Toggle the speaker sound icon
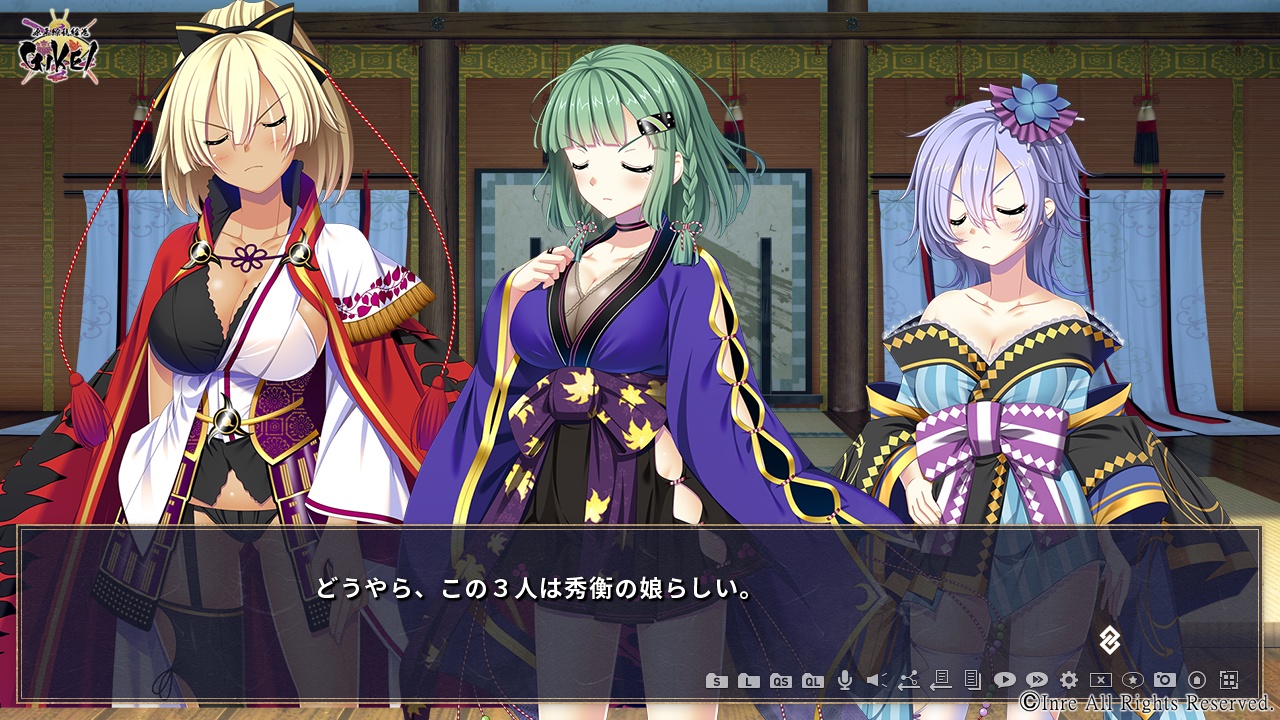1280x720 pixels. pyautogui.click(x=876, y=680)
